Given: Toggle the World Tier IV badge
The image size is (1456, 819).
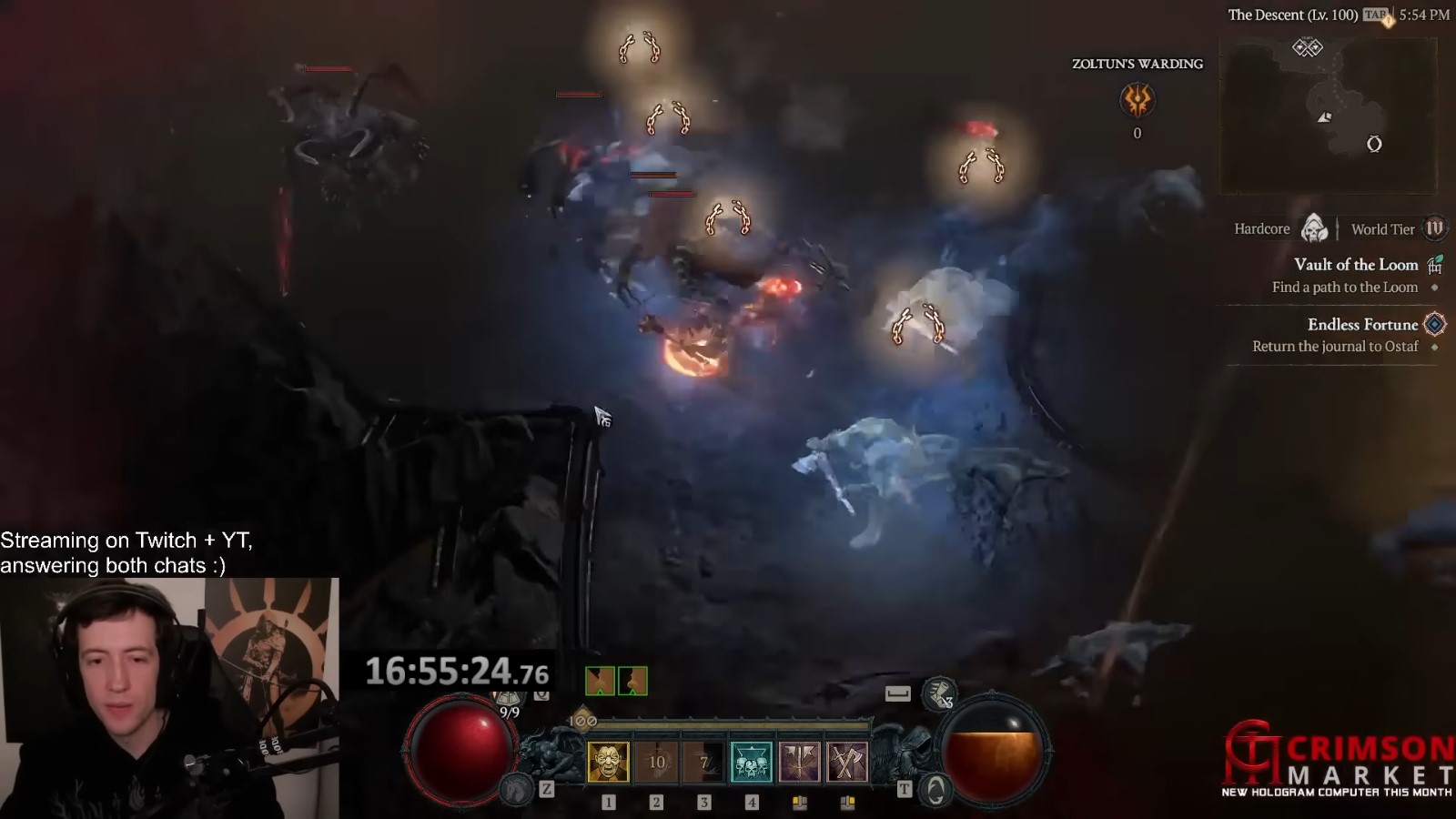Looking at the screenshot, I should [x=1435, y=229].
